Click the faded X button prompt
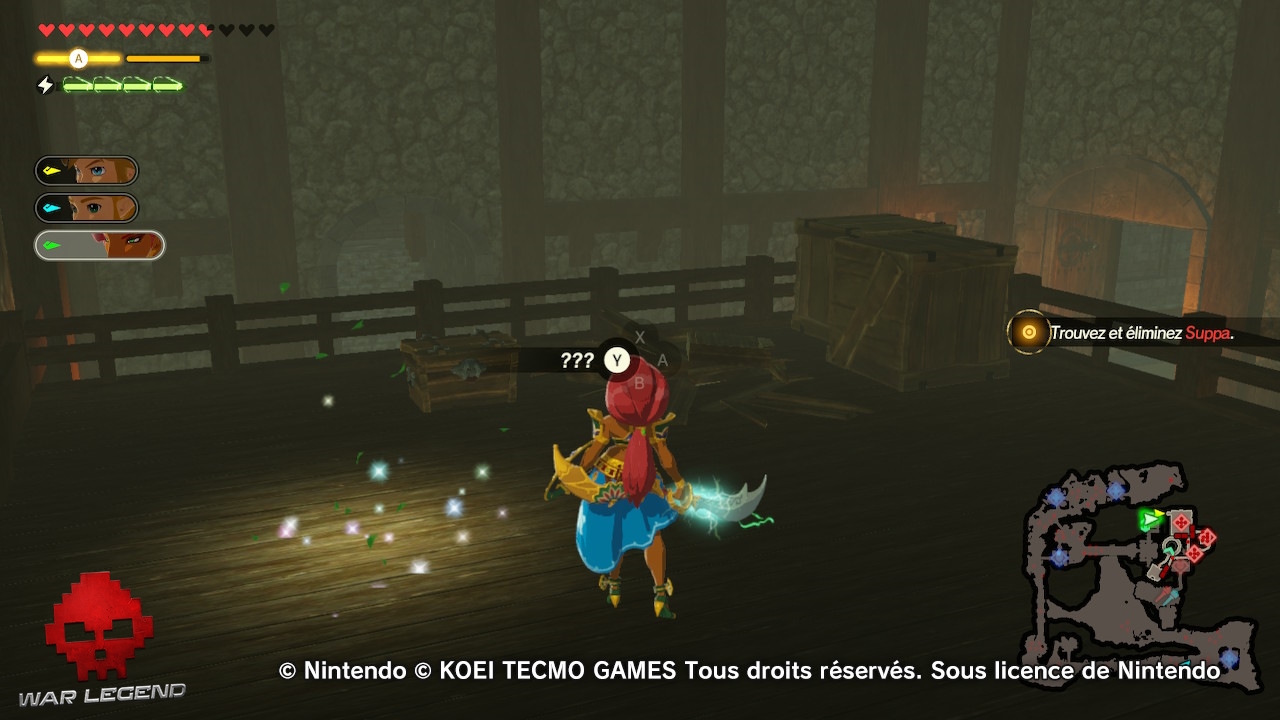The height and width of the screenshot is (720, 1280). tap(639, 338)
